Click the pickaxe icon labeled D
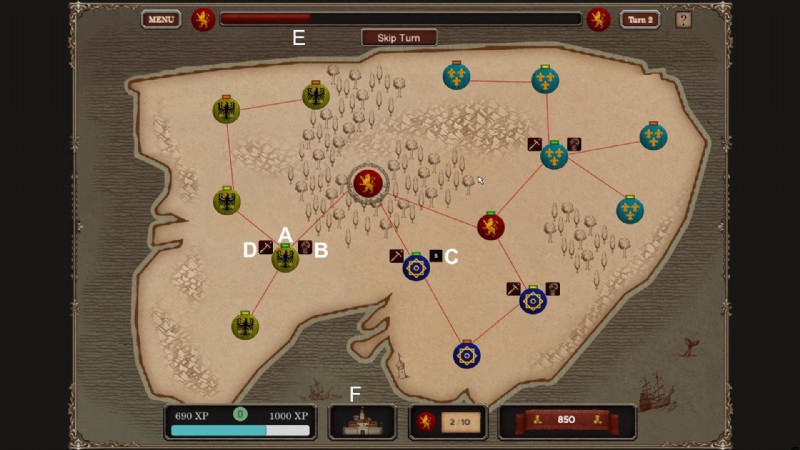 [x=266, y=247]
